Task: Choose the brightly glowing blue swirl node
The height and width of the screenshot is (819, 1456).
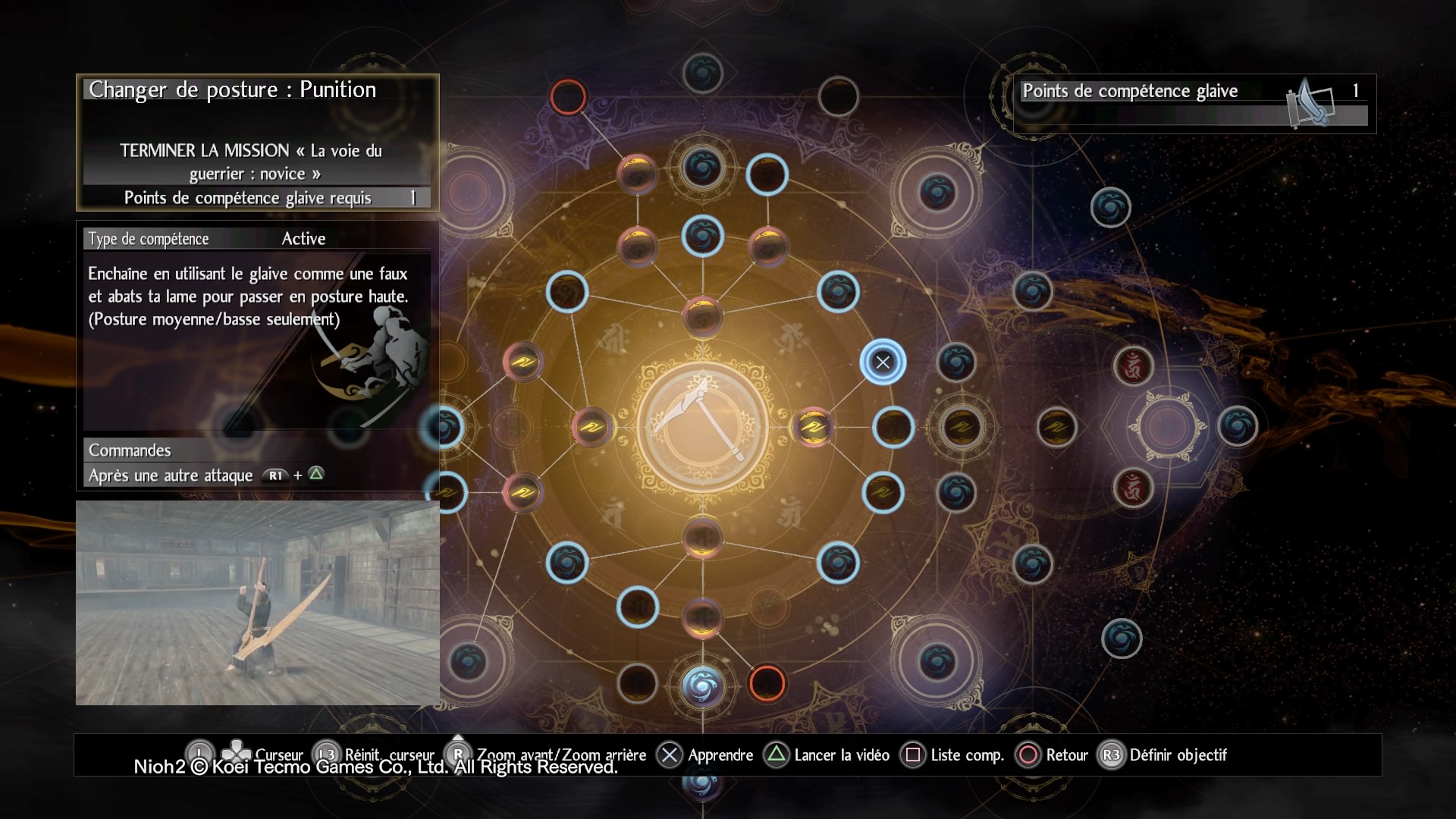Action: tap(701, 686)
